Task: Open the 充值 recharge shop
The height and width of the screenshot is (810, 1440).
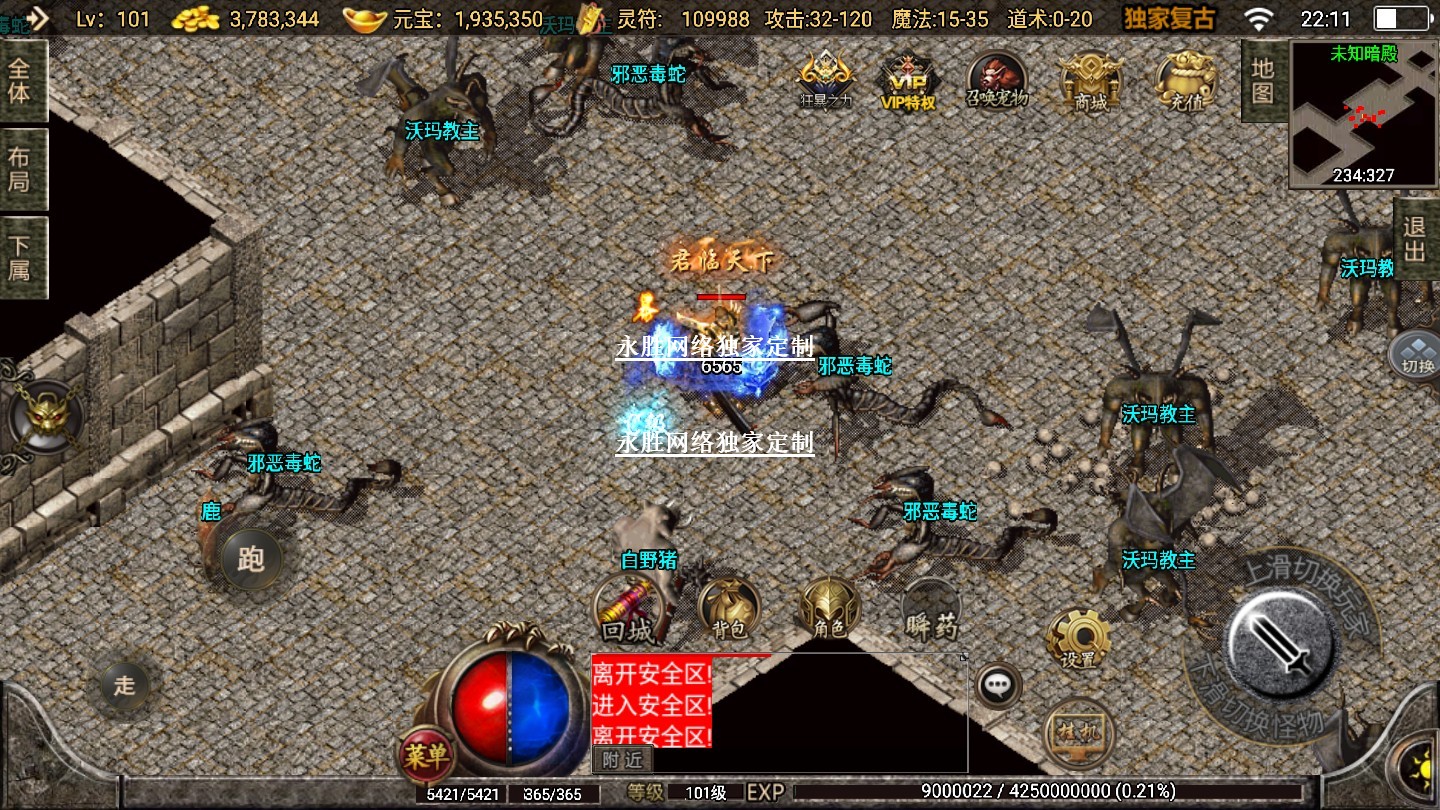Action: pos(1185,80)
